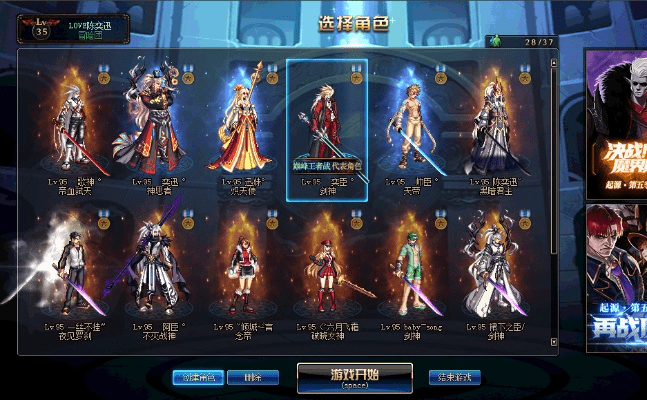Select the 炽天使 blonde character in red dress
647x400 pixels.
pos(243,125)
